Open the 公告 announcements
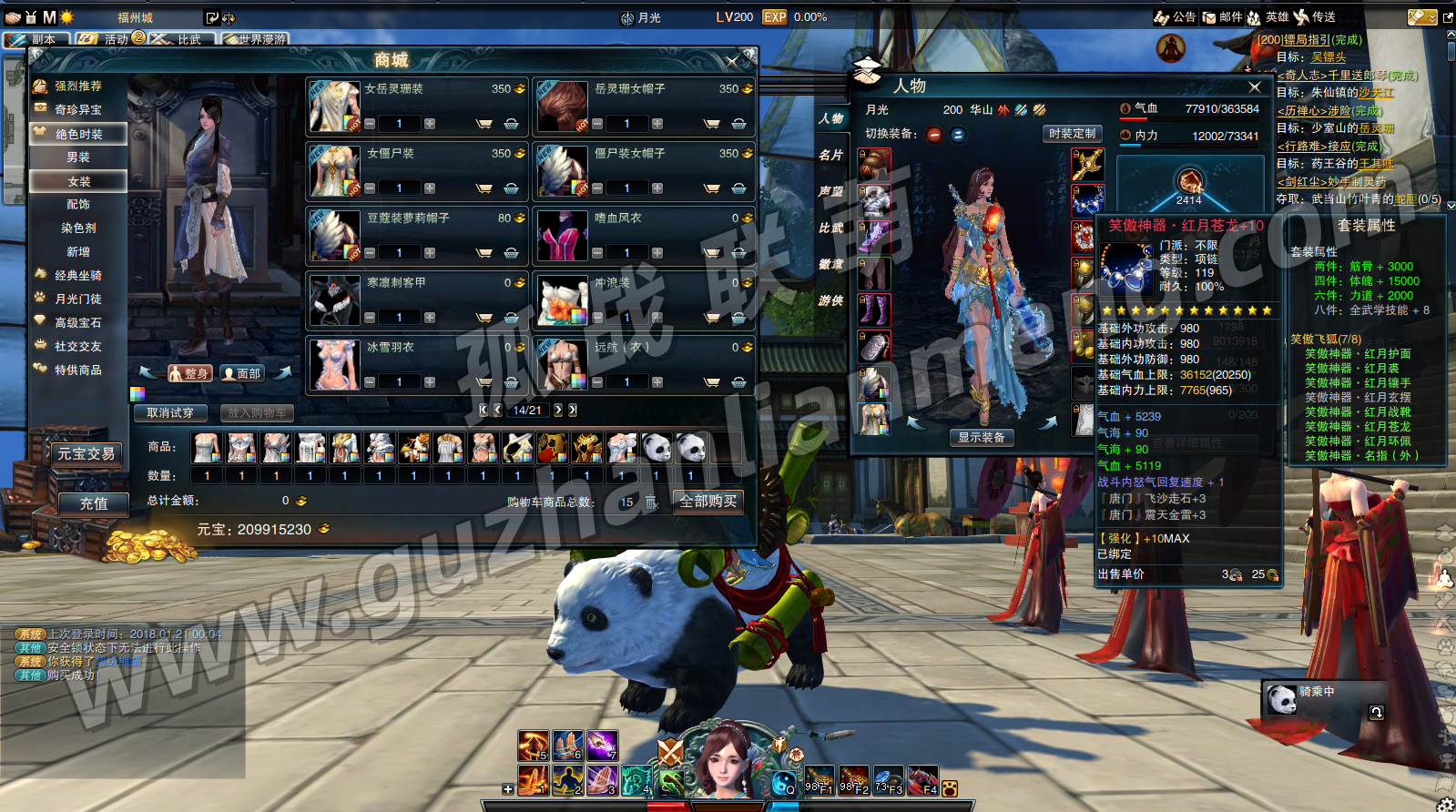Screen dimensions: 1456x812 [1176, 17]
